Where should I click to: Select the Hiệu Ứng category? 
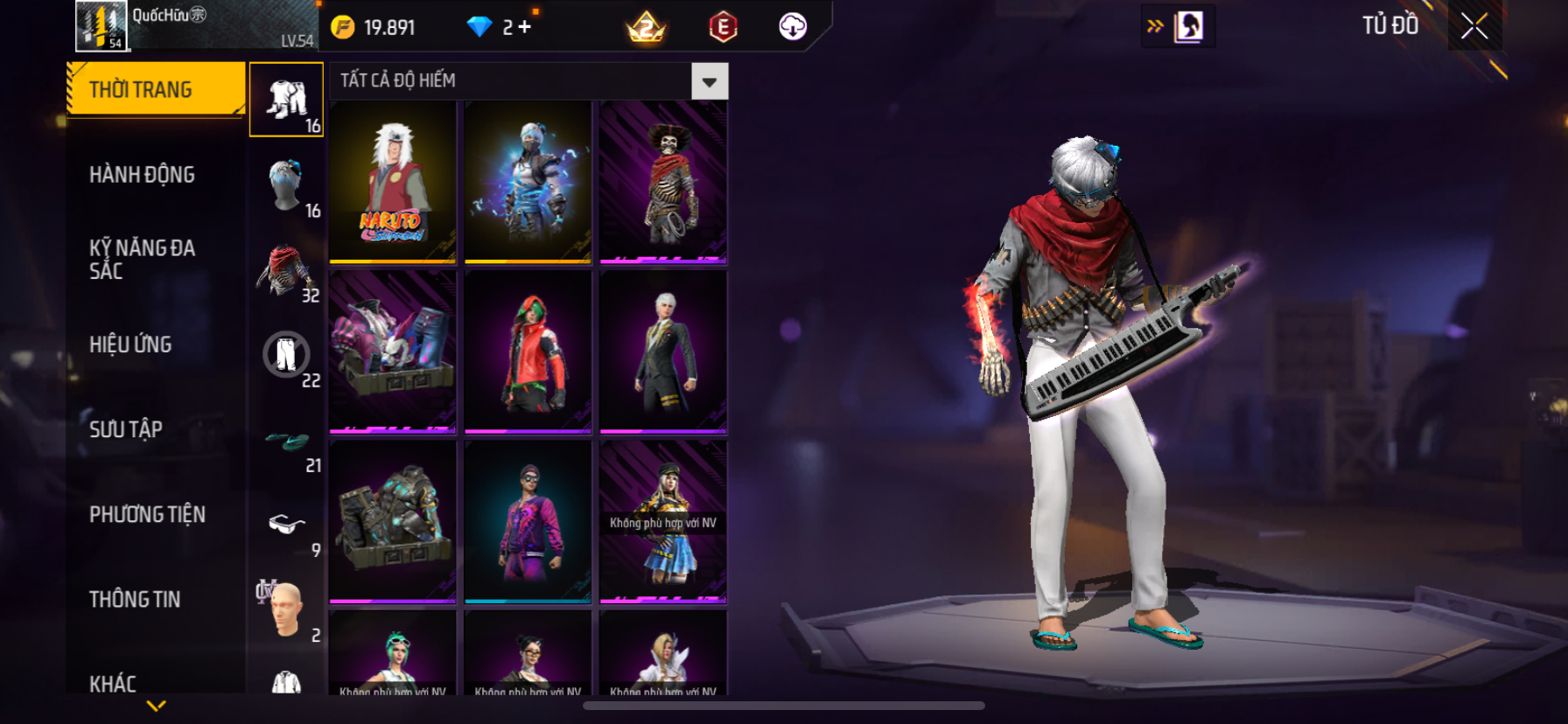pyautogui.click(x=130, y=345)
